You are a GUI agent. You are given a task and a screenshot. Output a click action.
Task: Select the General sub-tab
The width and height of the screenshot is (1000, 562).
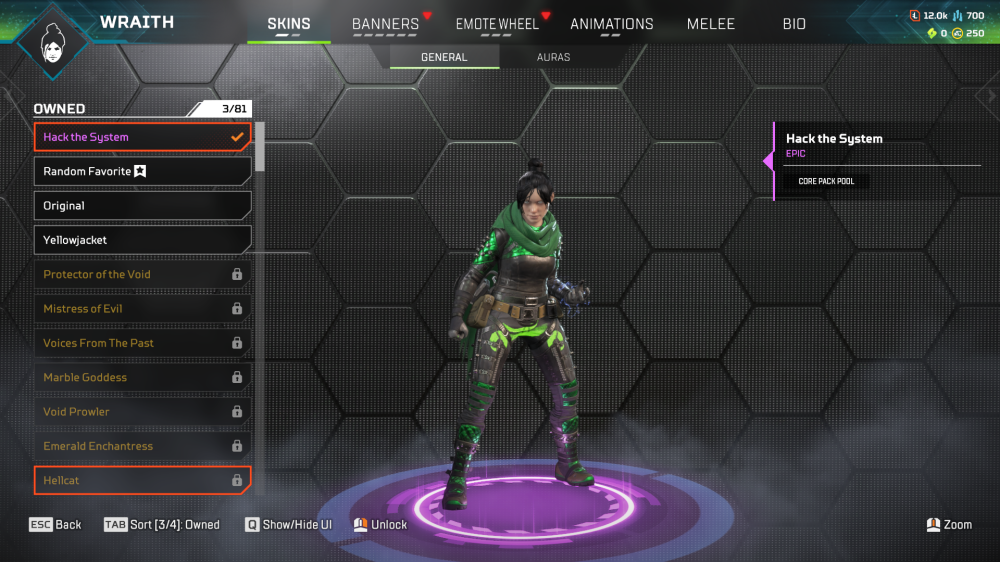click(x=444, y=57)
